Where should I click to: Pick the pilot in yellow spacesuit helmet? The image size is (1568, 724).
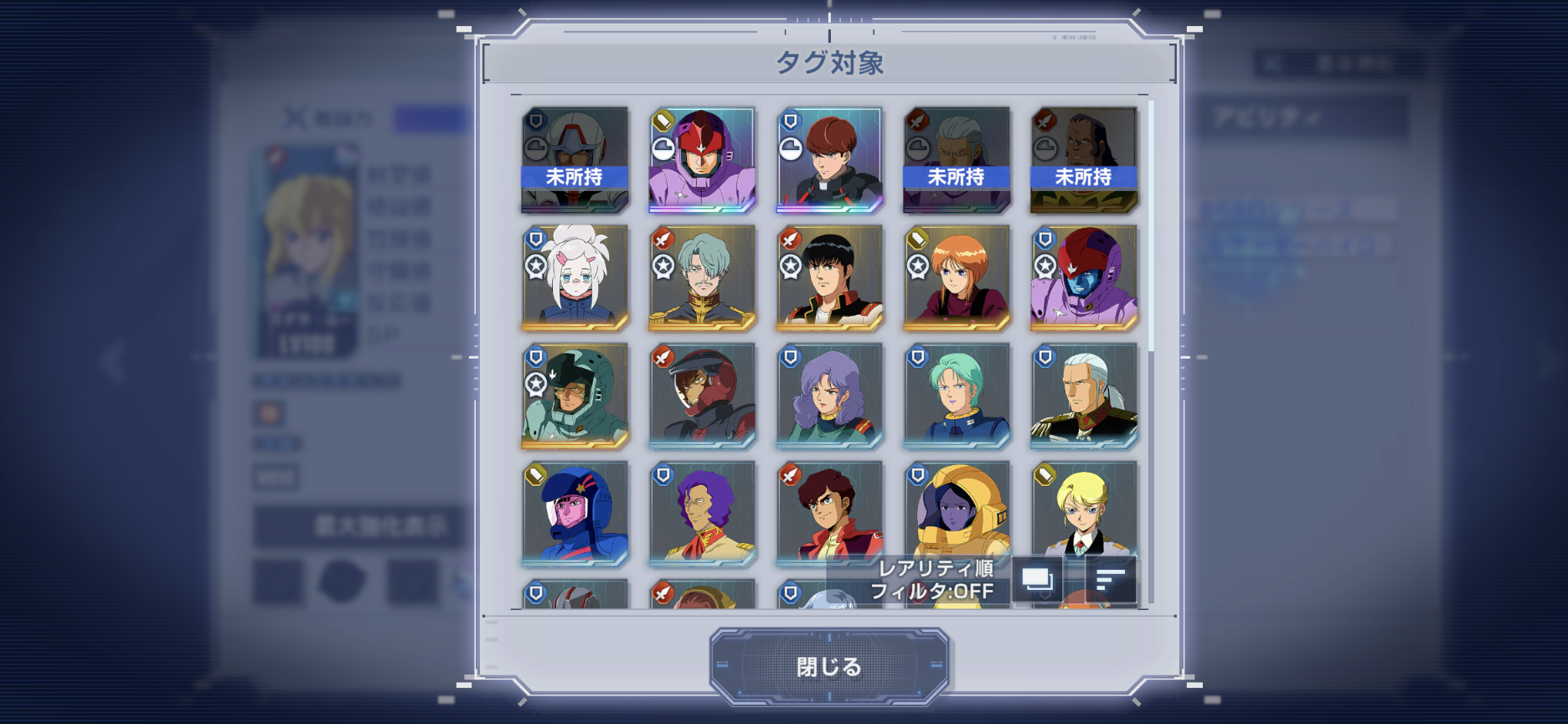click(957, 507)
